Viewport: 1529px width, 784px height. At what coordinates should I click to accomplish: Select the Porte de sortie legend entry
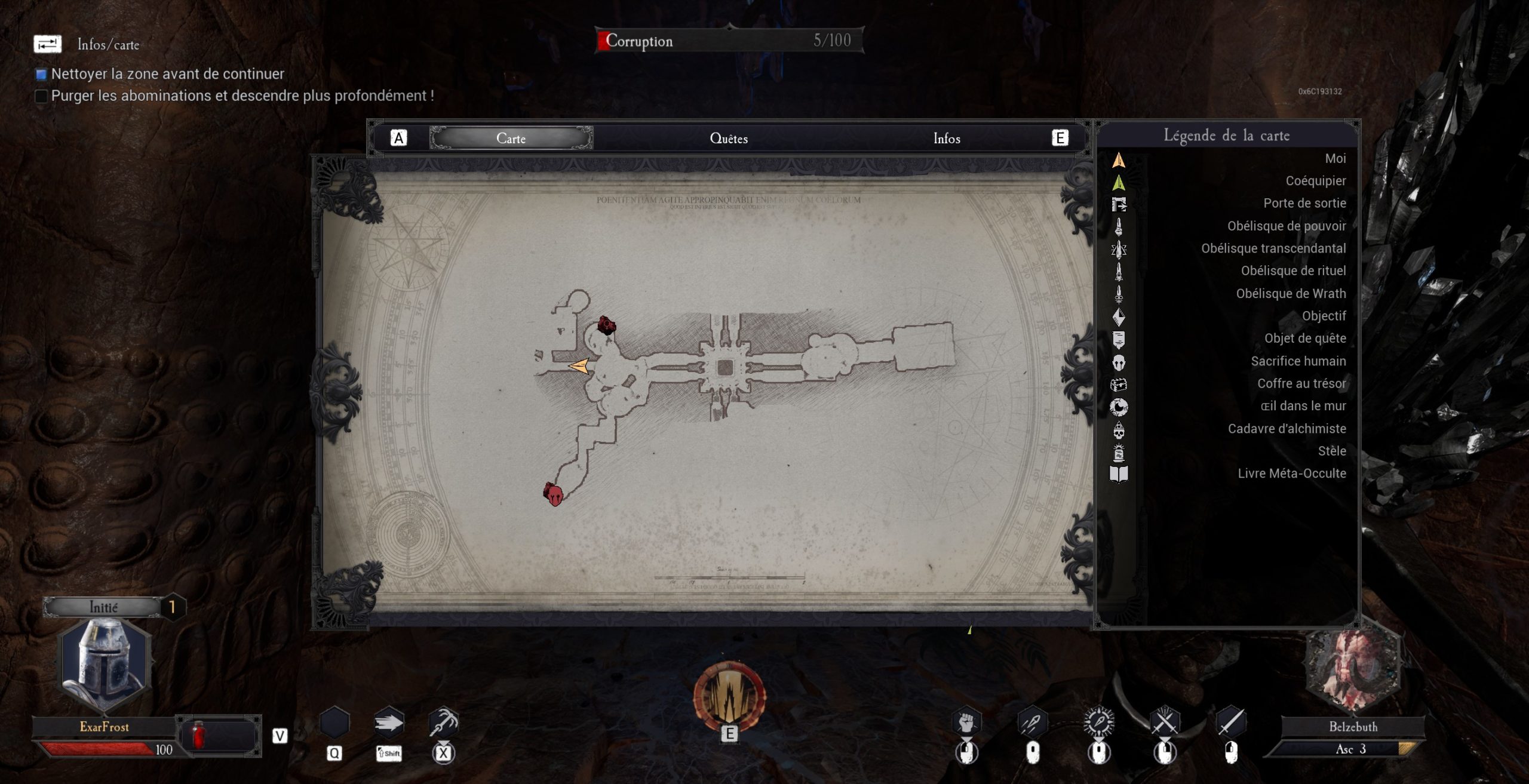pyautogui.click(x=1304, y=204)
